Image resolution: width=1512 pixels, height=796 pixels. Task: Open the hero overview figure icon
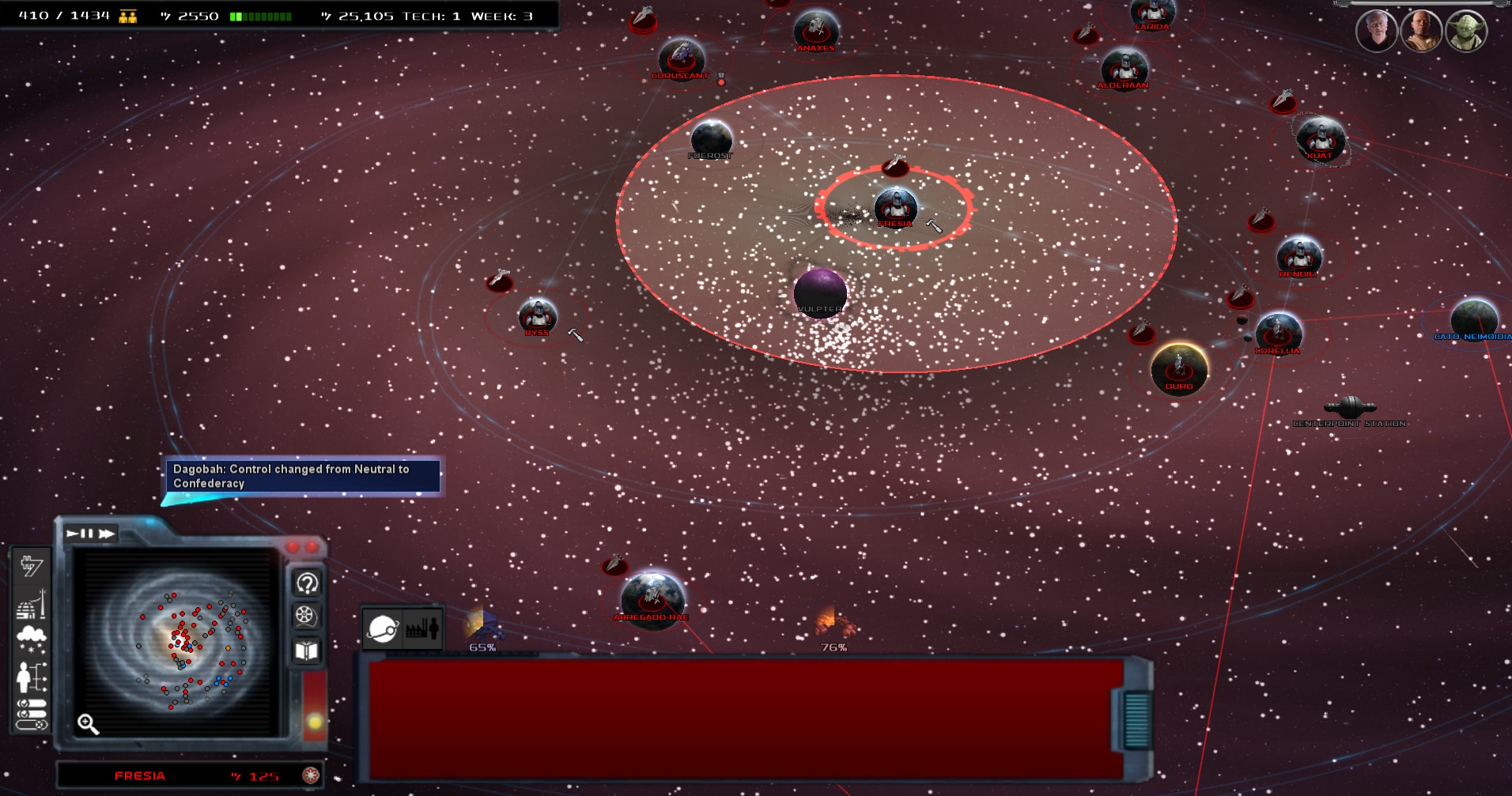coord(32,677)
